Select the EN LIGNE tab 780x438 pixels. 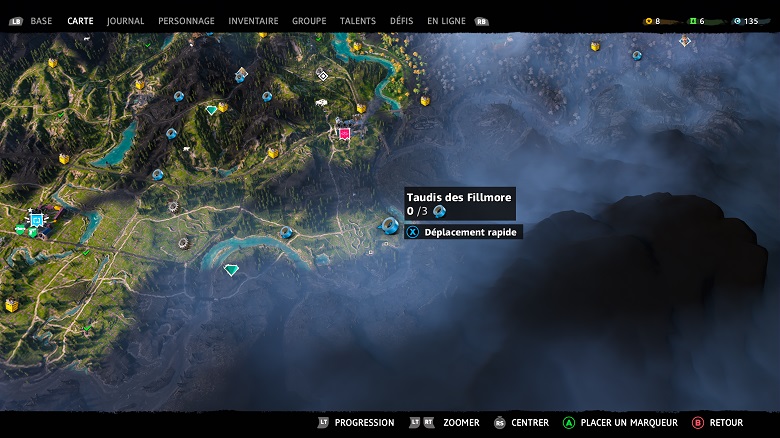446,21
